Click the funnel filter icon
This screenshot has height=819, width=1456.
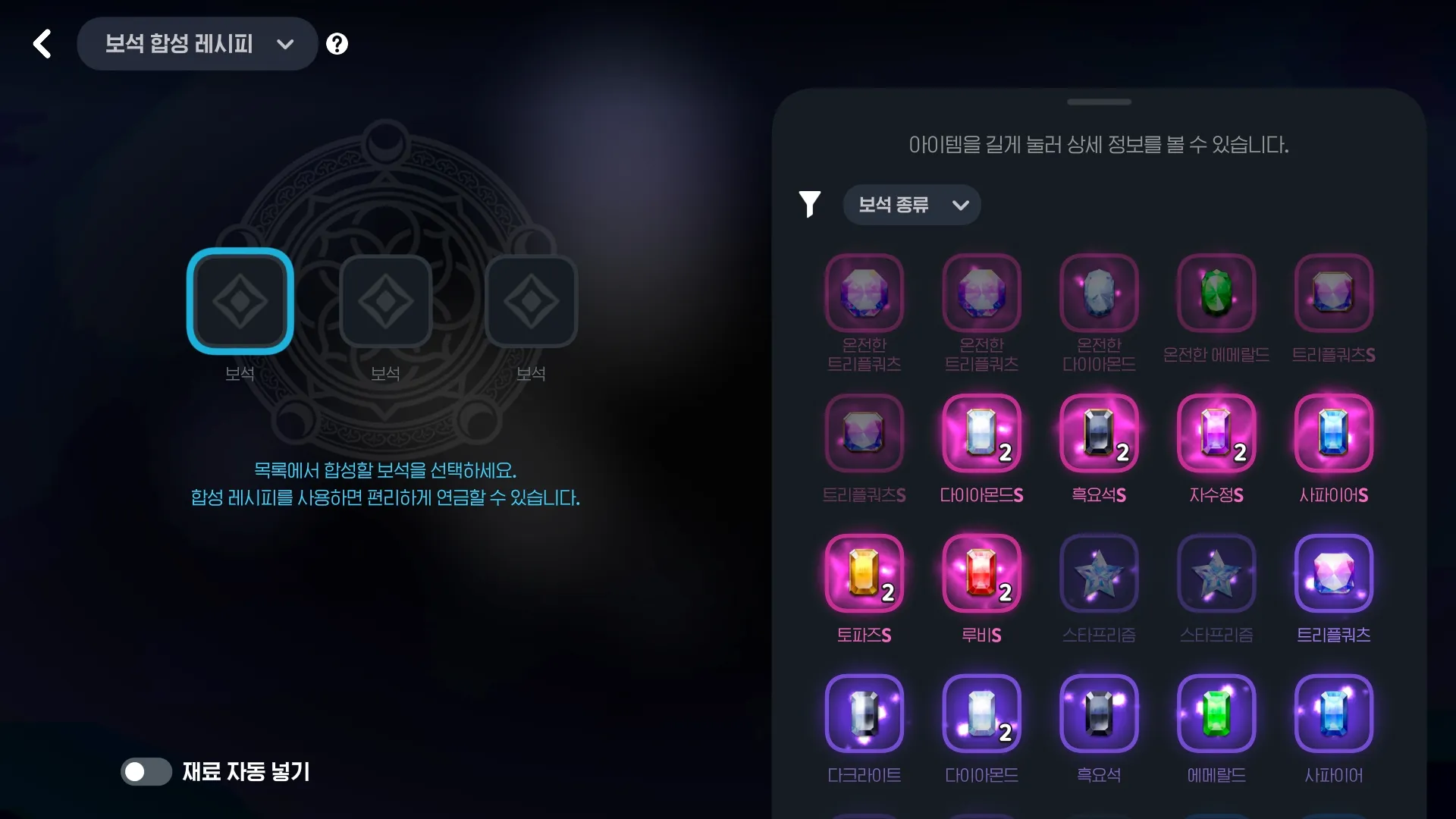coord(809,204)
